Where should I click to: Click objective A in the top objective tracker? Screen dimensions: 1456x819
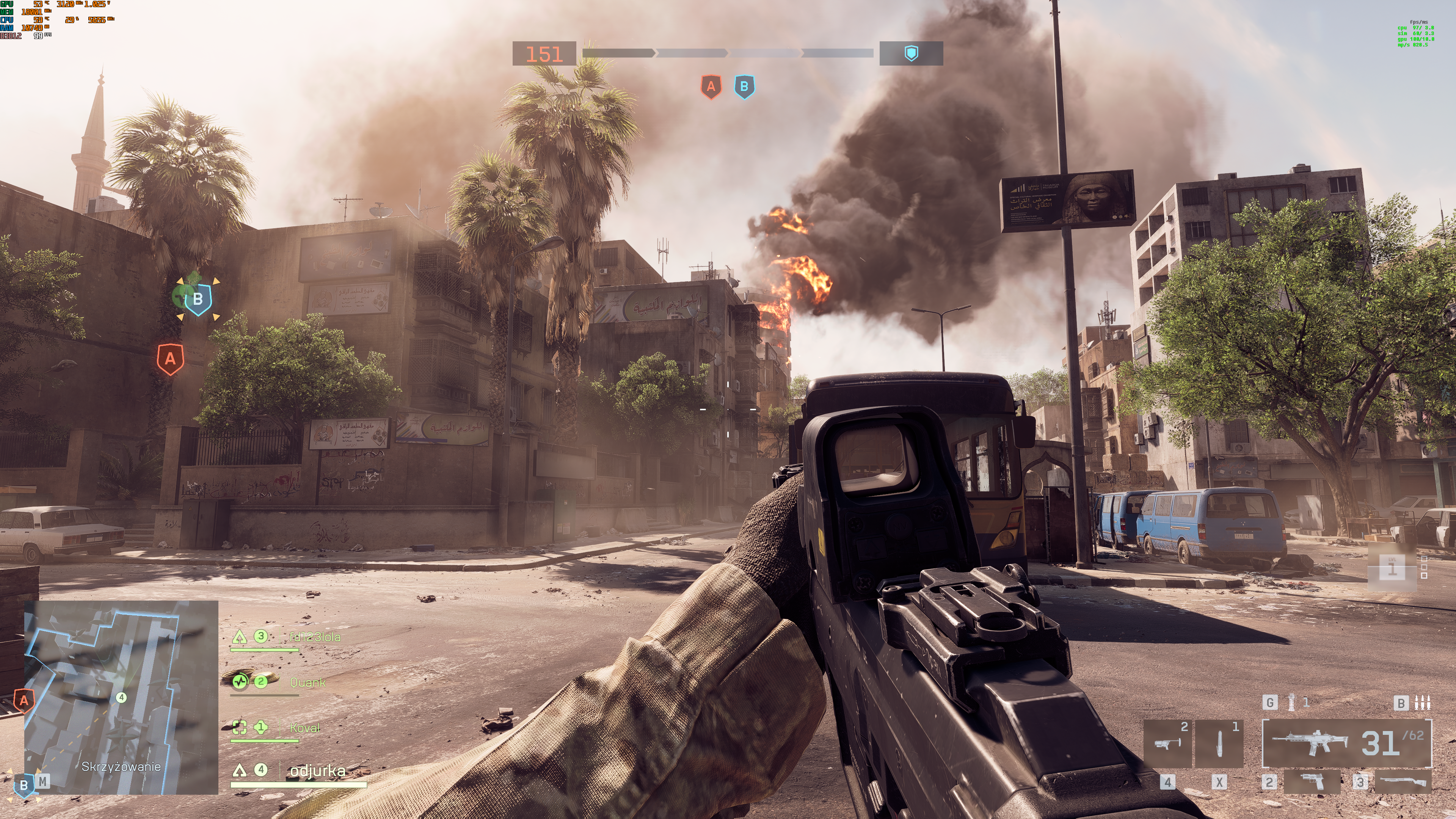711,87
